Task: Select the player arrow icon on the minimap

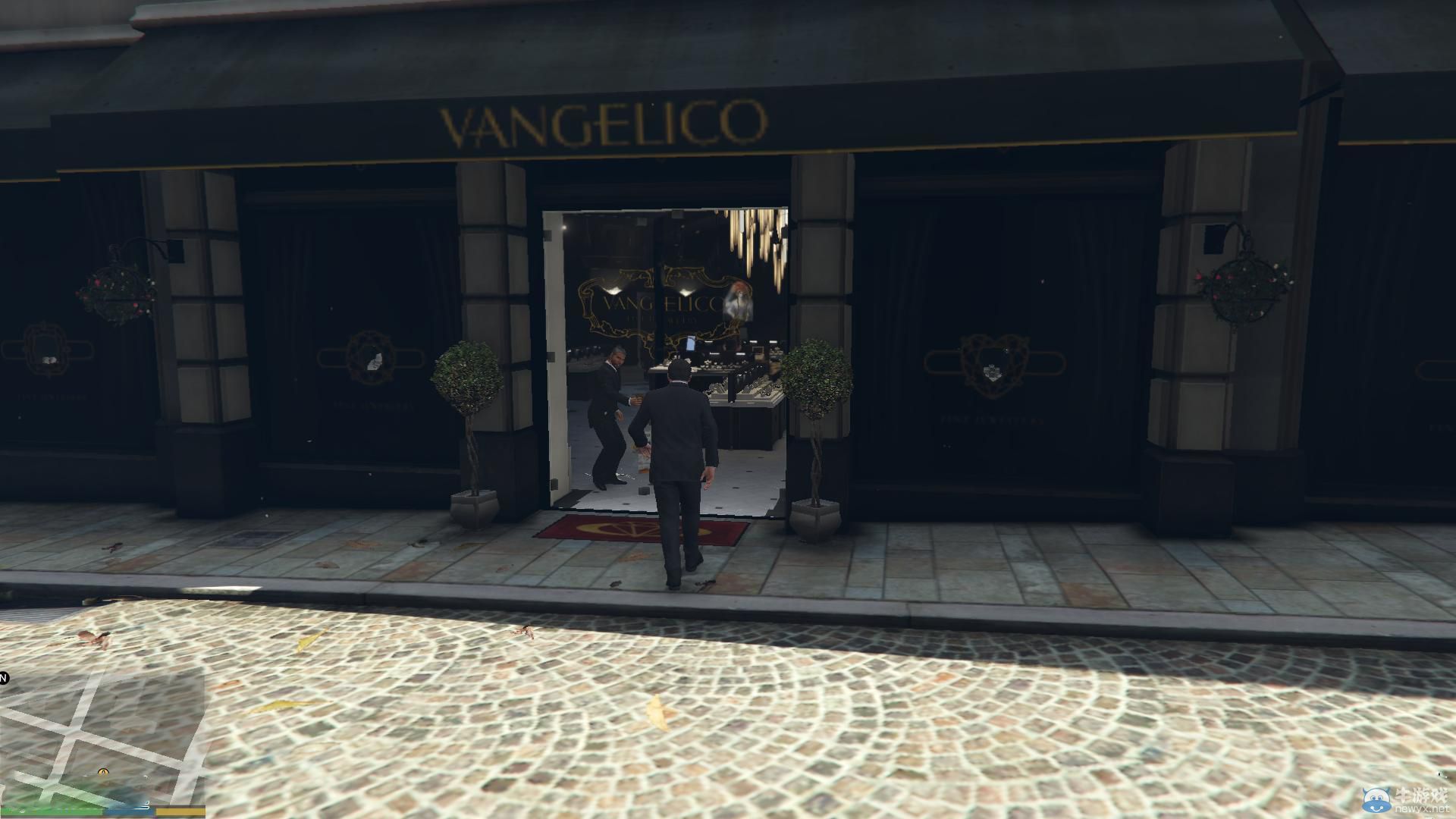Action: [x=103, y=771]
